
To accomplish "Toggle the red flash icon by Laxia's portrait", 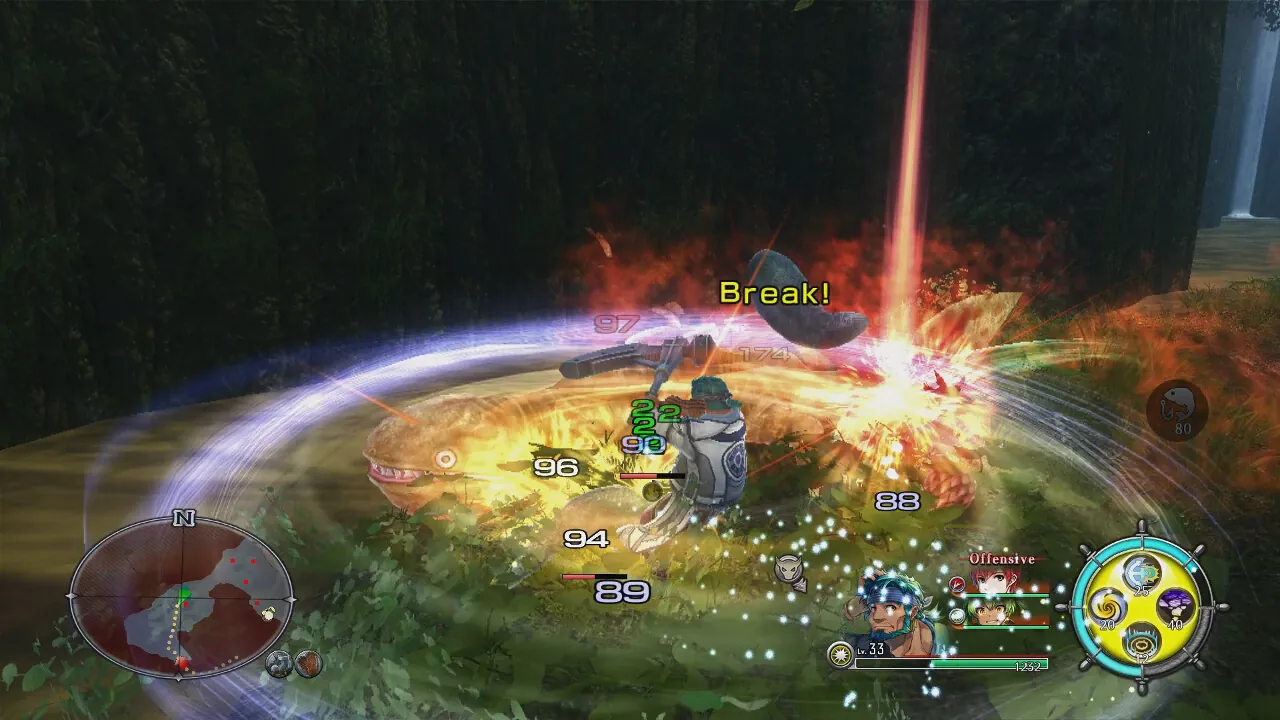I will point(957,584).
